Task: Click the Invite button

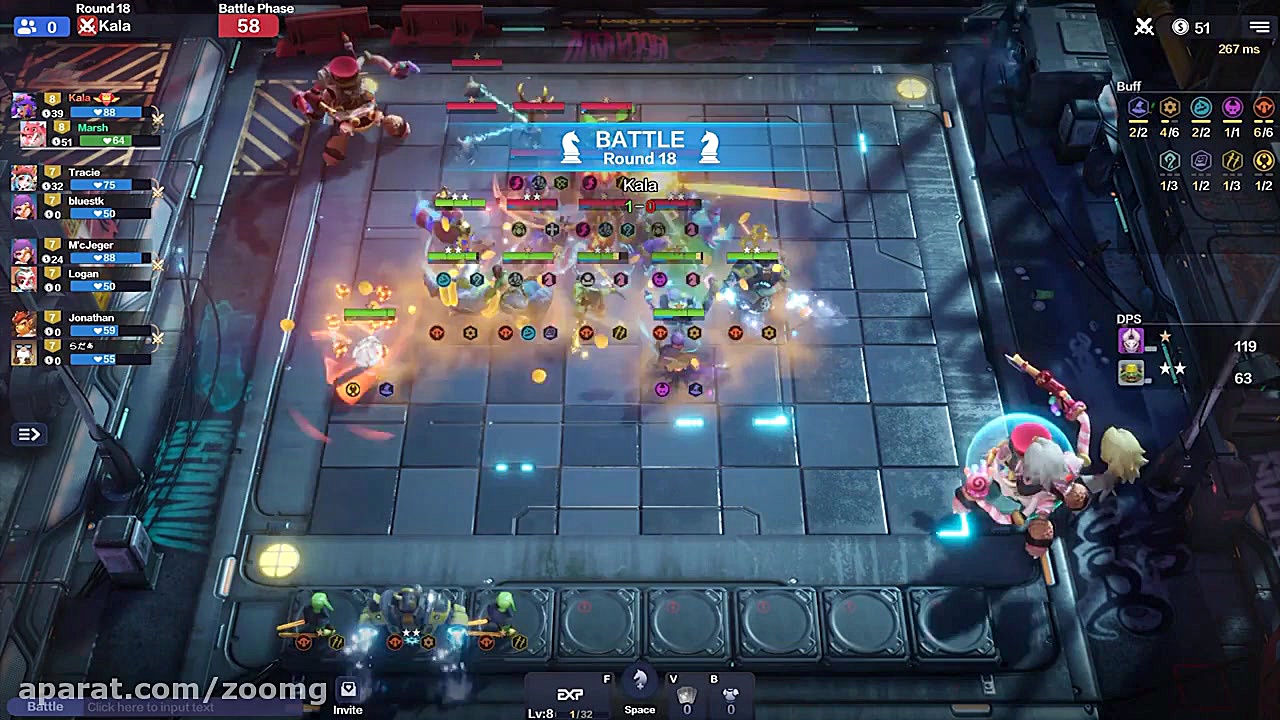Action: click(348, 697)
